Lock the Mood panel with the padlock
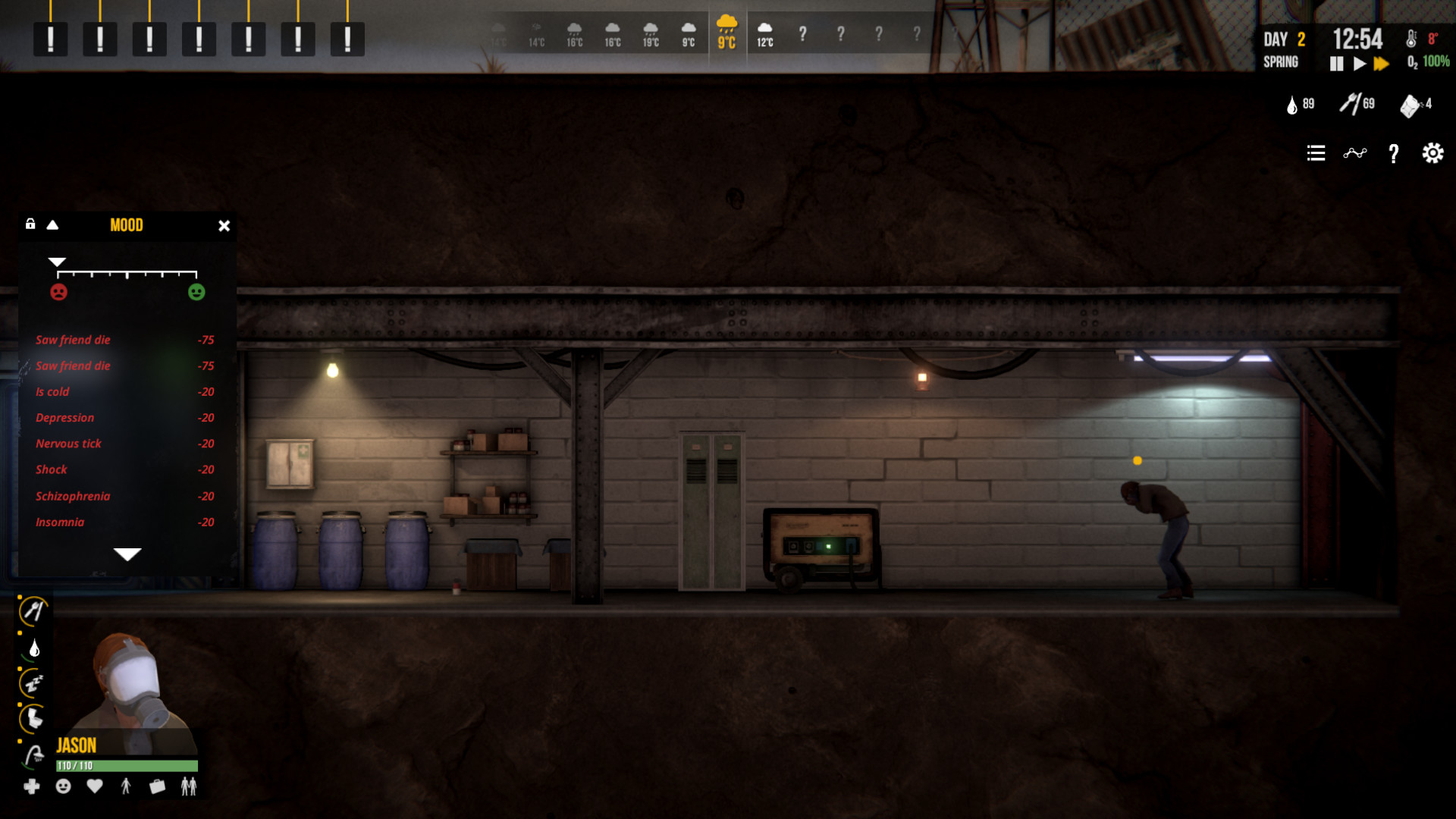Image resolution: width=1456 pixels, height=819 pixels. [x=31, y=224]
